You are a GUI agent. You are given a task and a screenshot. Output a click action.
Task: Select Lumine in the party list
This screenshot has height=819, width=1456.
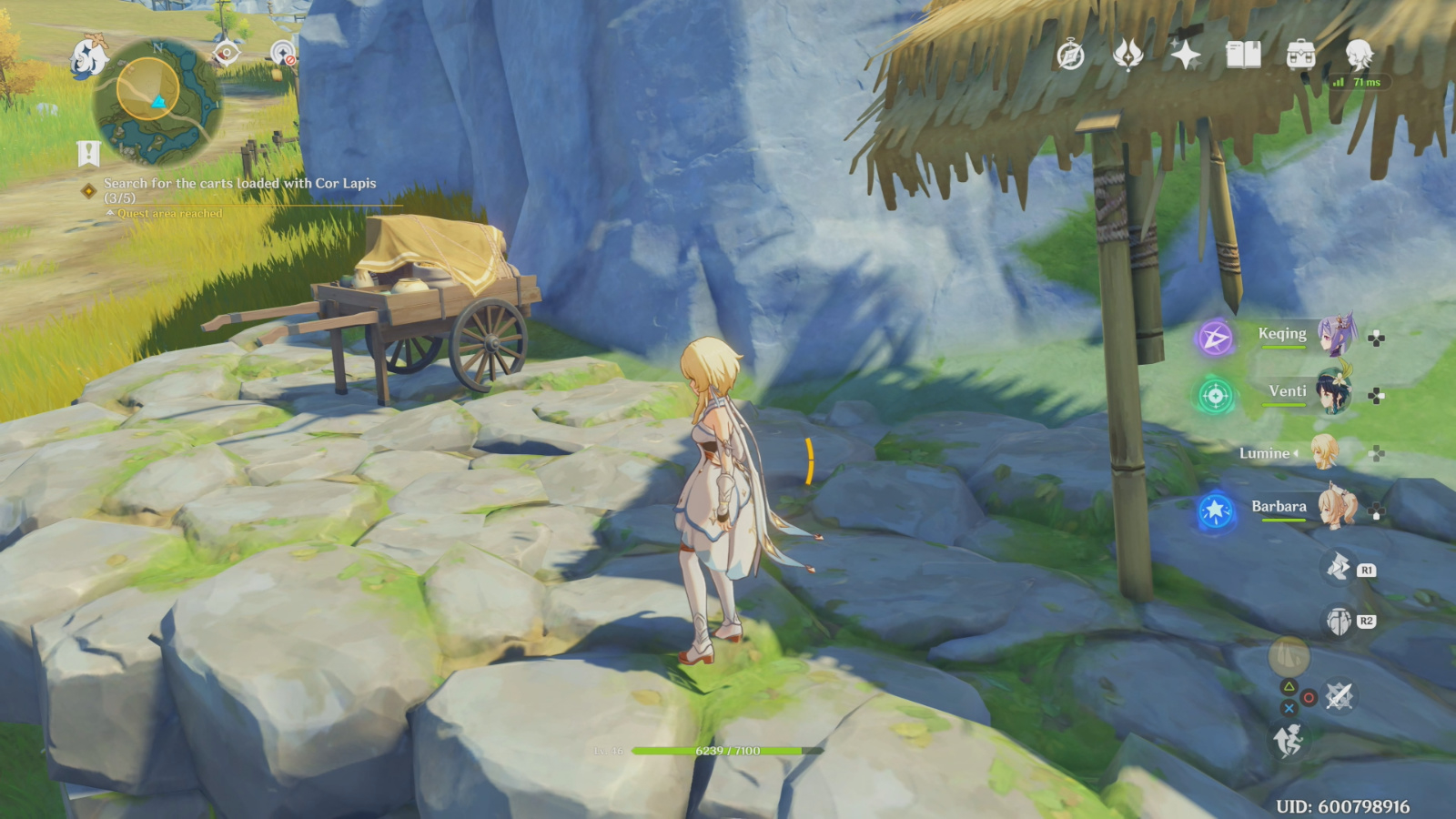point(1324,452)
